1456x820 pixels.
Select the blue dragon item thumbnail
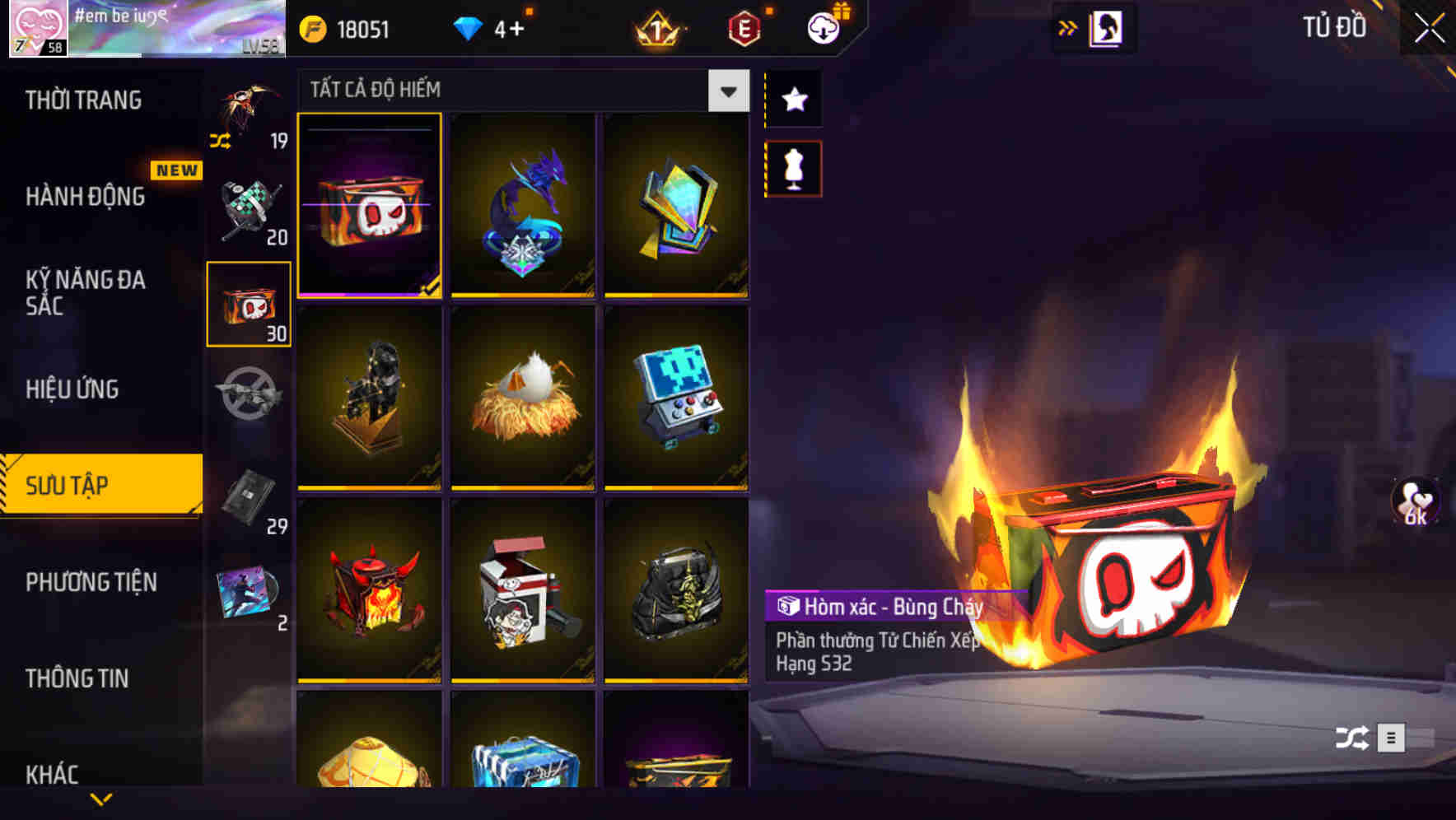[524, 205]
